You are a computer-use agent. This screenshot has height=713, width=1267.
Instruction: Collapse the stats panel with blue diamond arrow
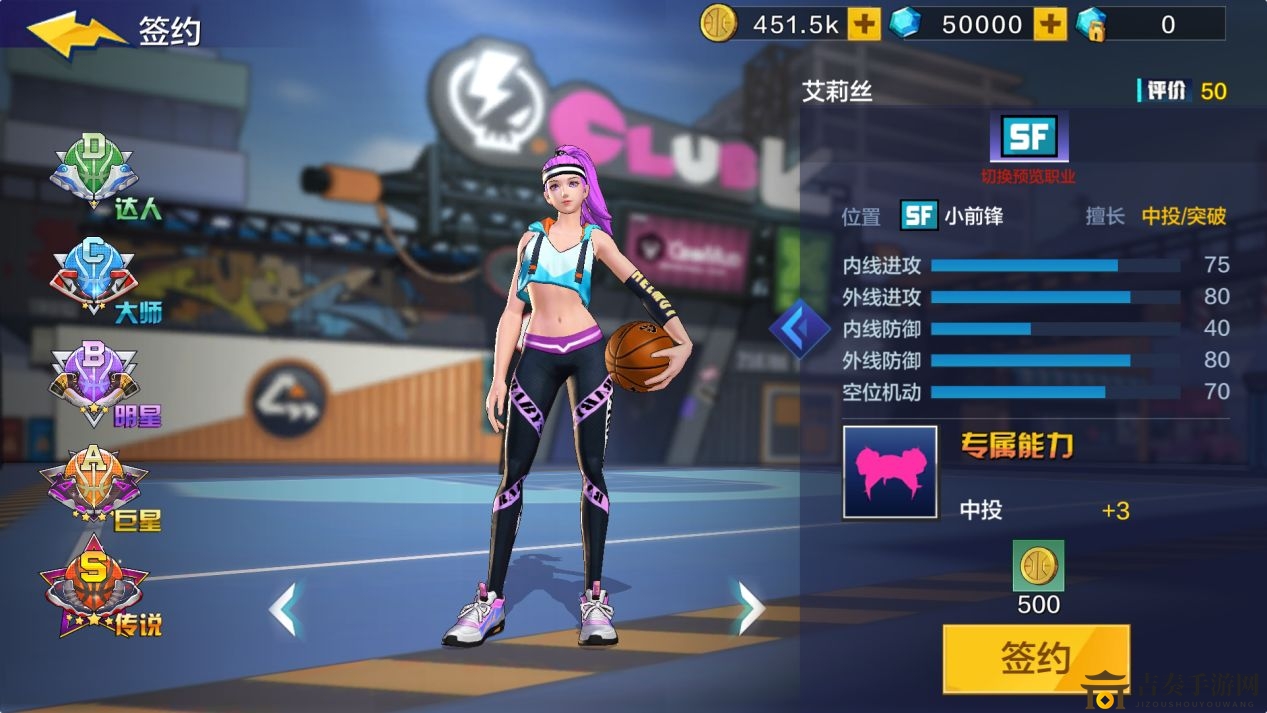[799, 328]
